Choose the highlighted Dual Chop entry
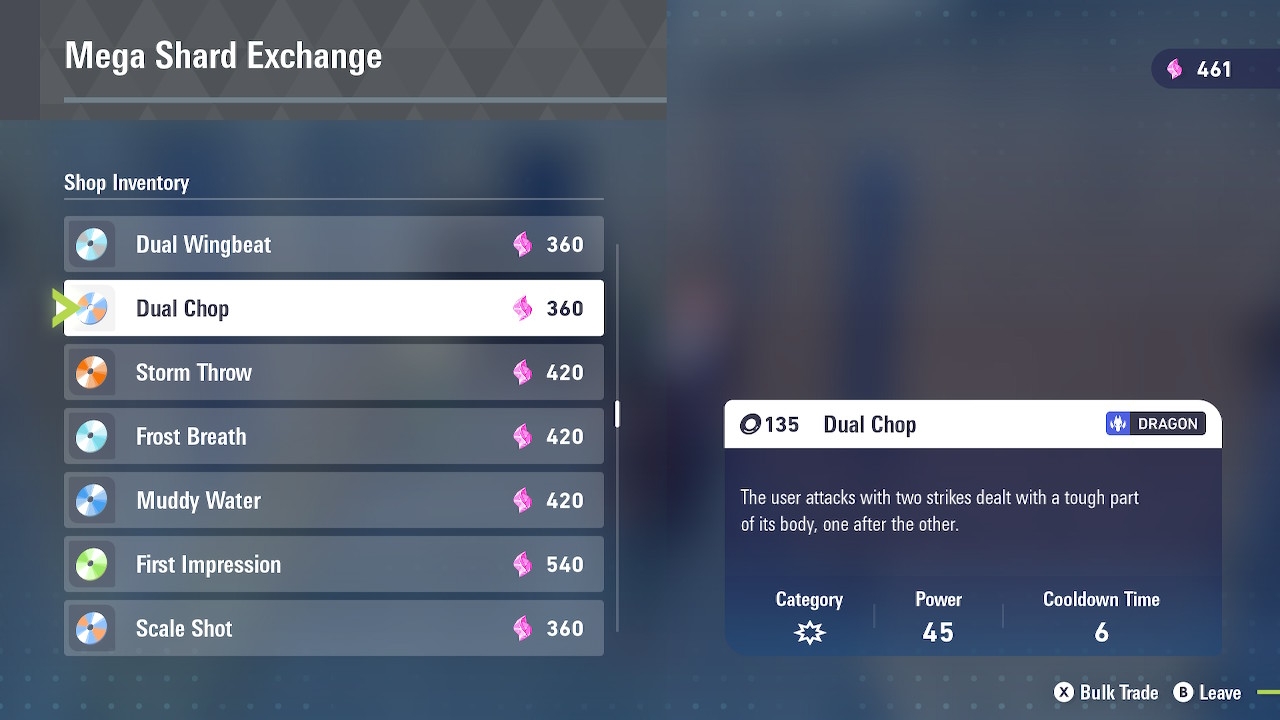Image resolution: width=1280 pixels, height=720 pixels. pos(334,308)
